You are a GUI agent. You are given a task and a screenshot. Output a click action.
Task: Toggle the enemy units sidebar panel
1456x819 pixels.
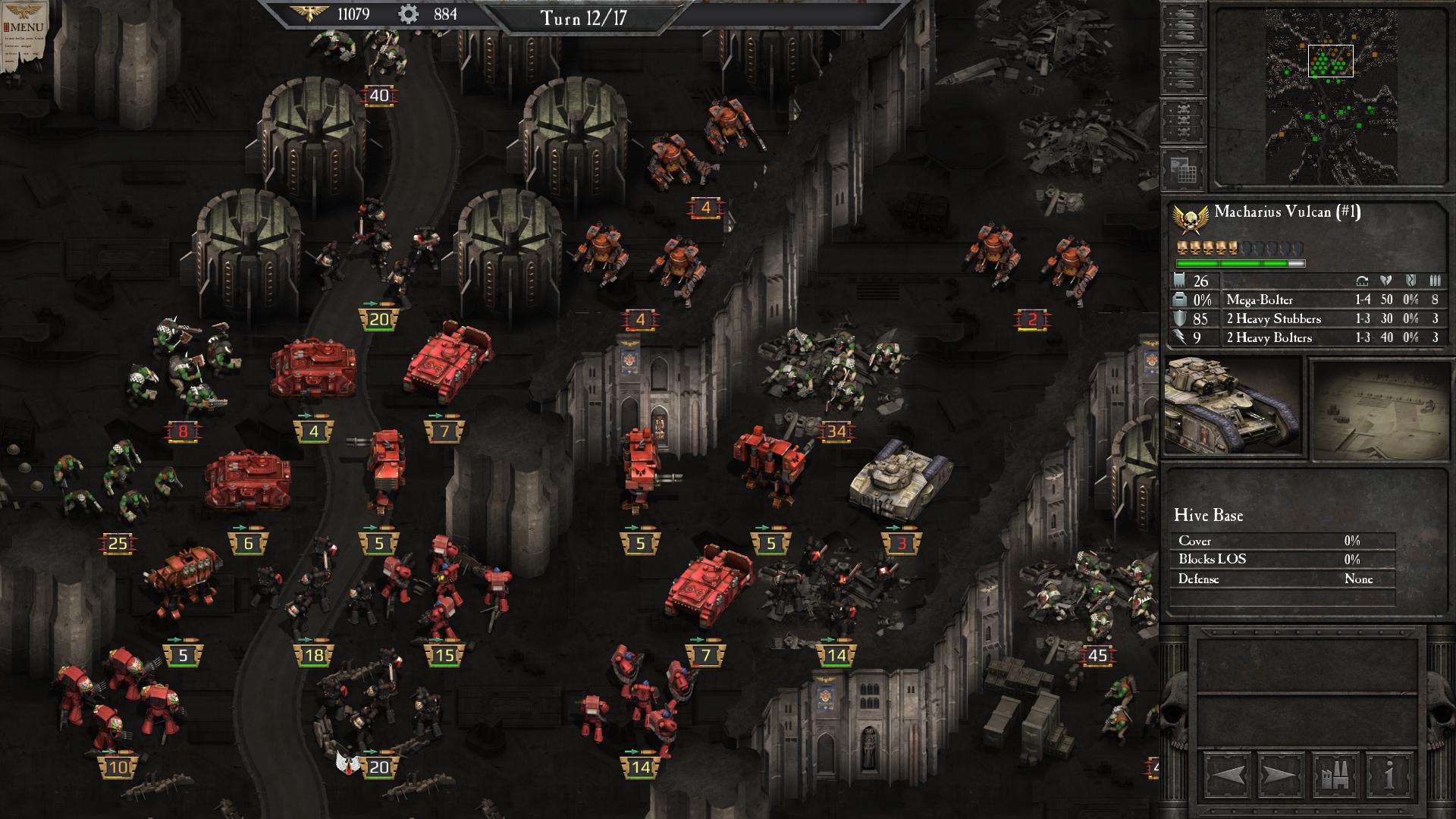click(x=1185, y=72)
